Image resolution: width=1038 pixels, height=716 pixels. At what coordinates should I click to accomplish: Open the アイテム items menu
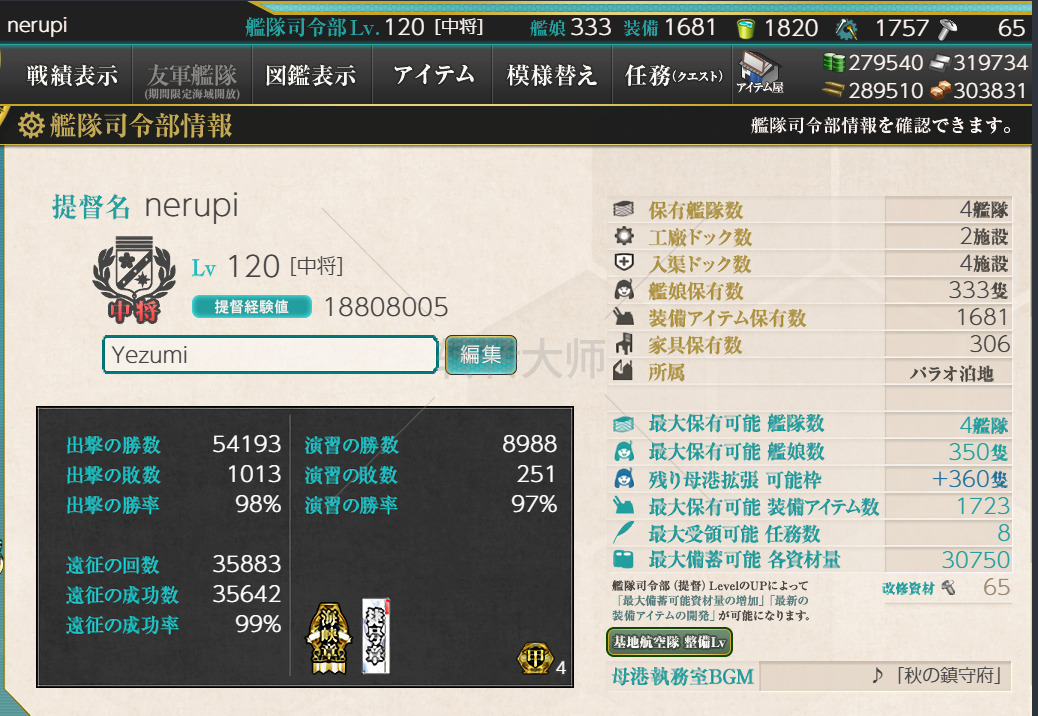(x=433, y=75)
